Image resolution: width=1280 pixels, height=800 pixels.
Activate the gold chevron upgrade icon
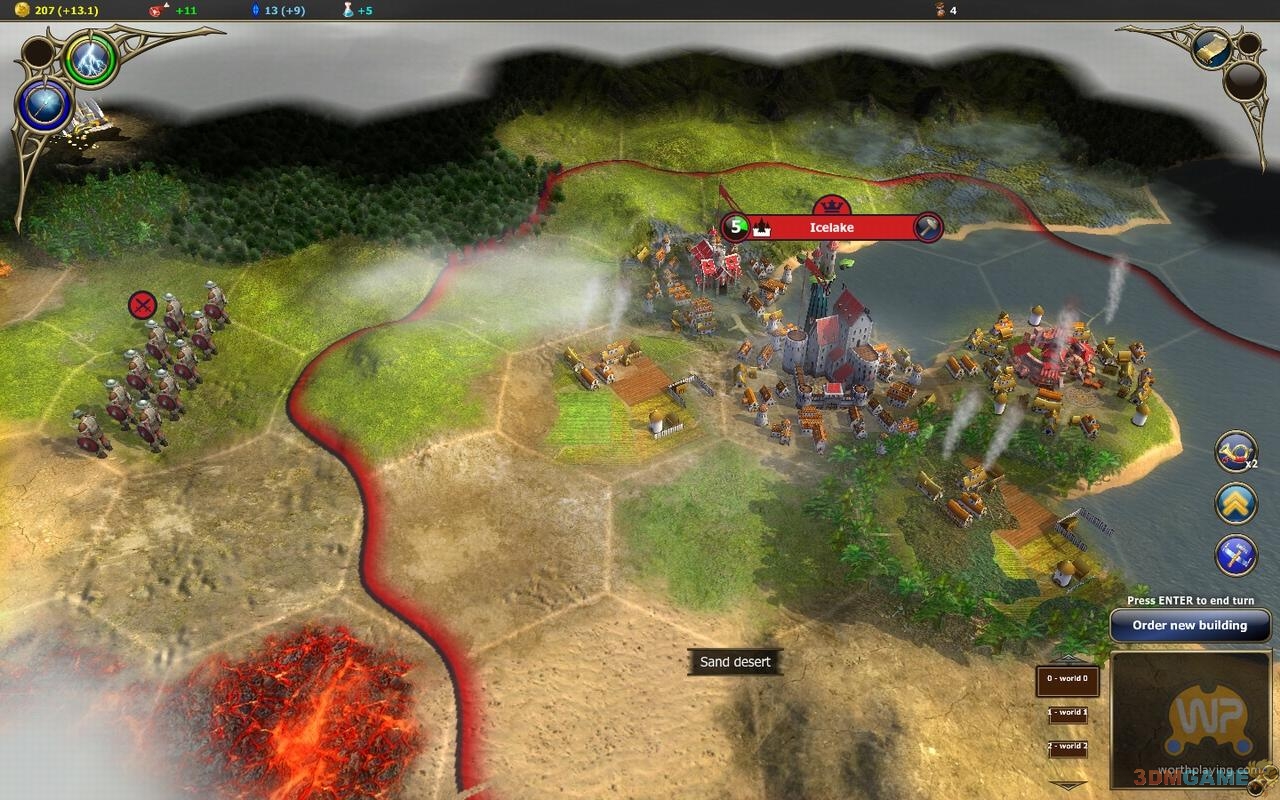(x=1236, y=503)
